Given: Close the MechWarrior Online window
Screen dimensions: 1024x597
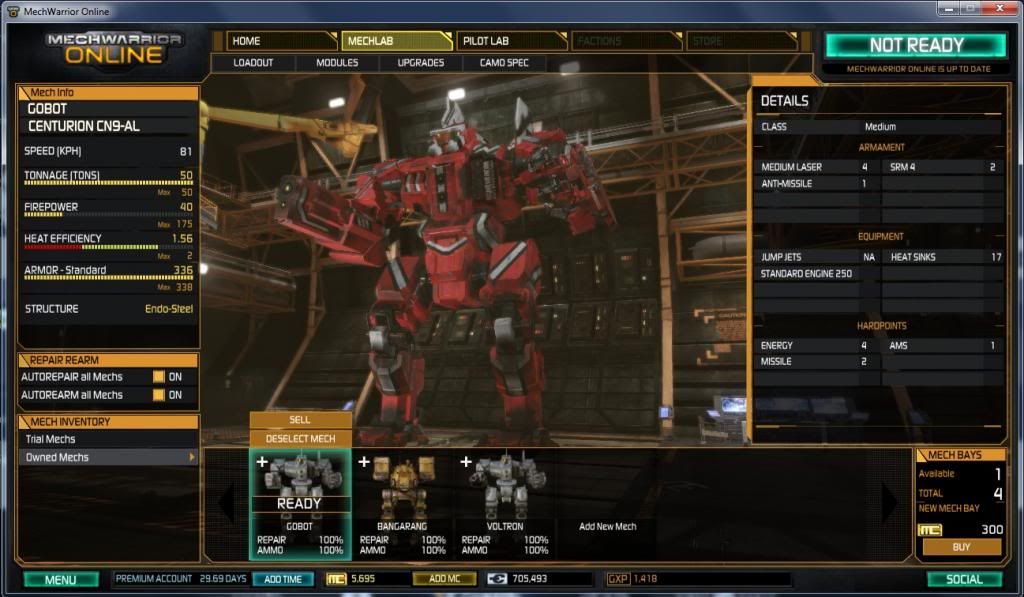Looking at the screenshot, I should [1002, 9].
